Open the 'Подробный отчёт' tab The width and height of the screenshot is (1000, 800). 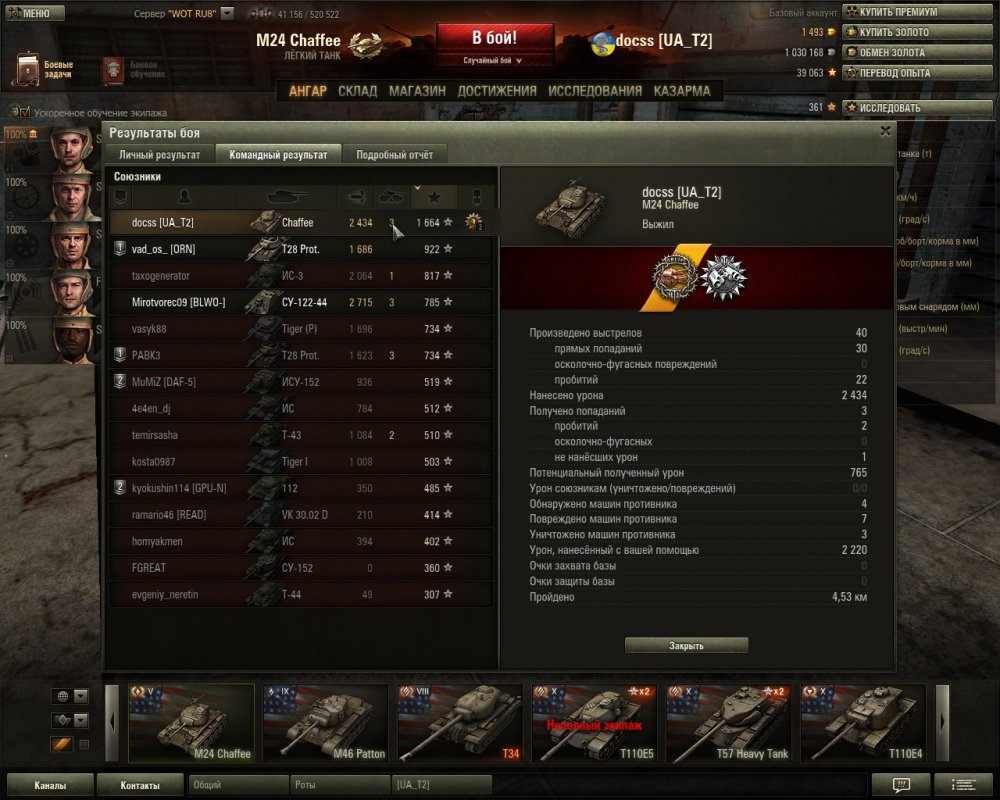pyautogui.click(x=394, y=155)
